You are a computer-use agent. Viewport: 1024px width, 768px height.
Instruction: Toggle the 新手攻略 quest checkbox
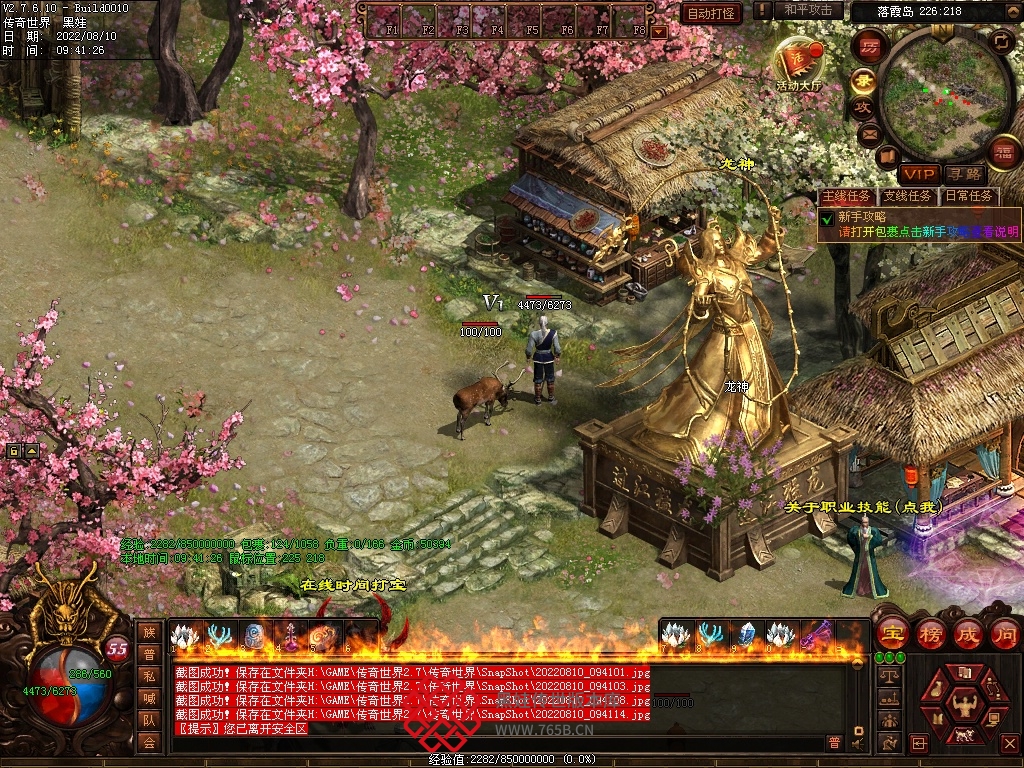click(x=827, y=217)
